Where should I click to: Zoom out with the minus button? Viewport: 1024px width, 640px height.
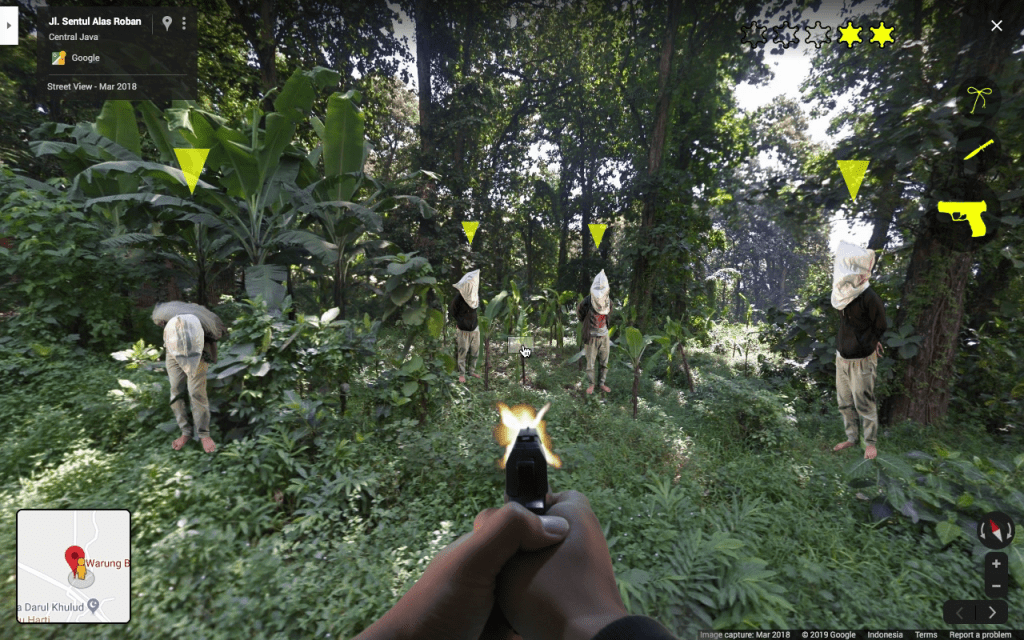[x=996, y=587]
